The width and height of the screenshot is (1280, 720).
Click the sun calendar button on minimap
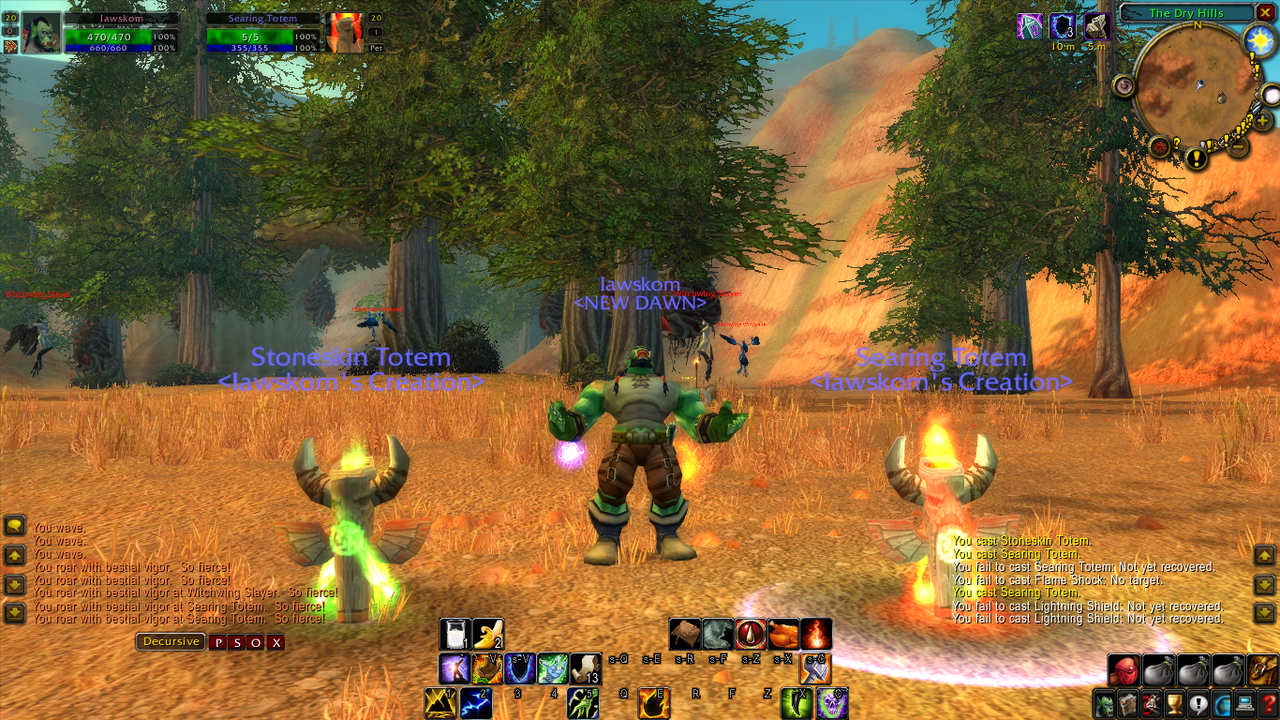click(1257, 40)
